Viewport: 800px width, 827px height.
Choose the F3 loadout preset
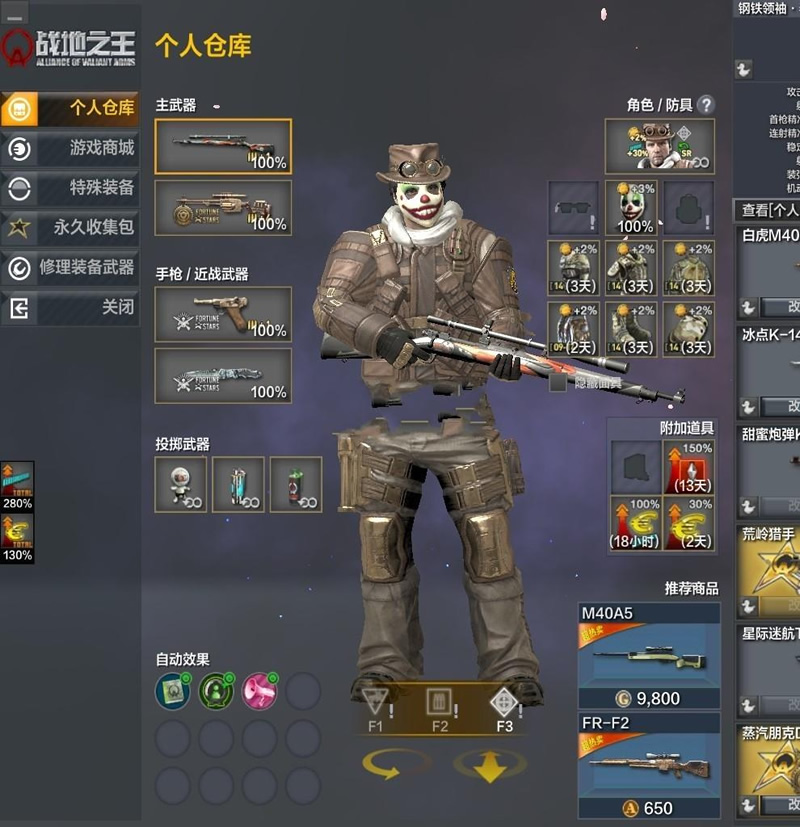(504, 708)
